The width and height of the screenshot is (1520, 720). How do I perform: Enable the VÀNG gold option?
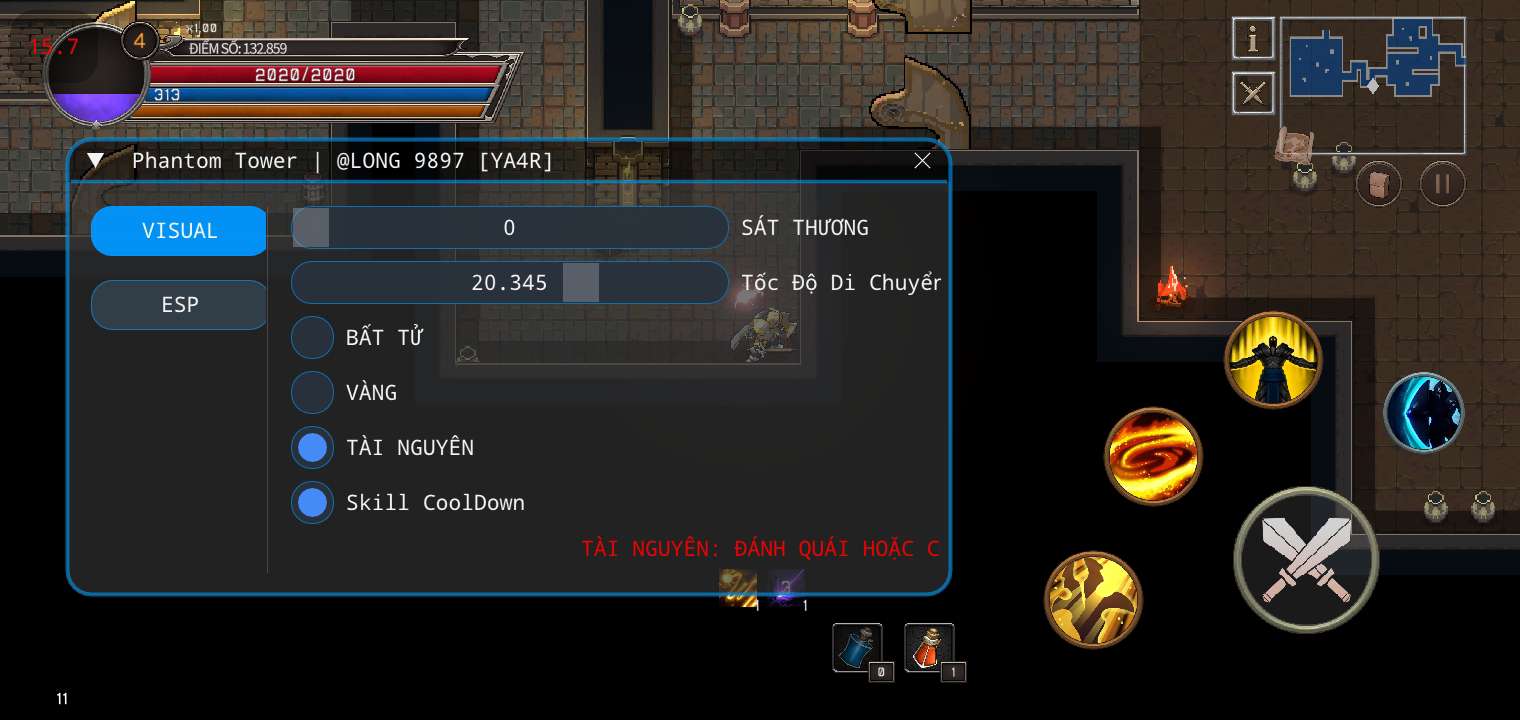point(312,393)
